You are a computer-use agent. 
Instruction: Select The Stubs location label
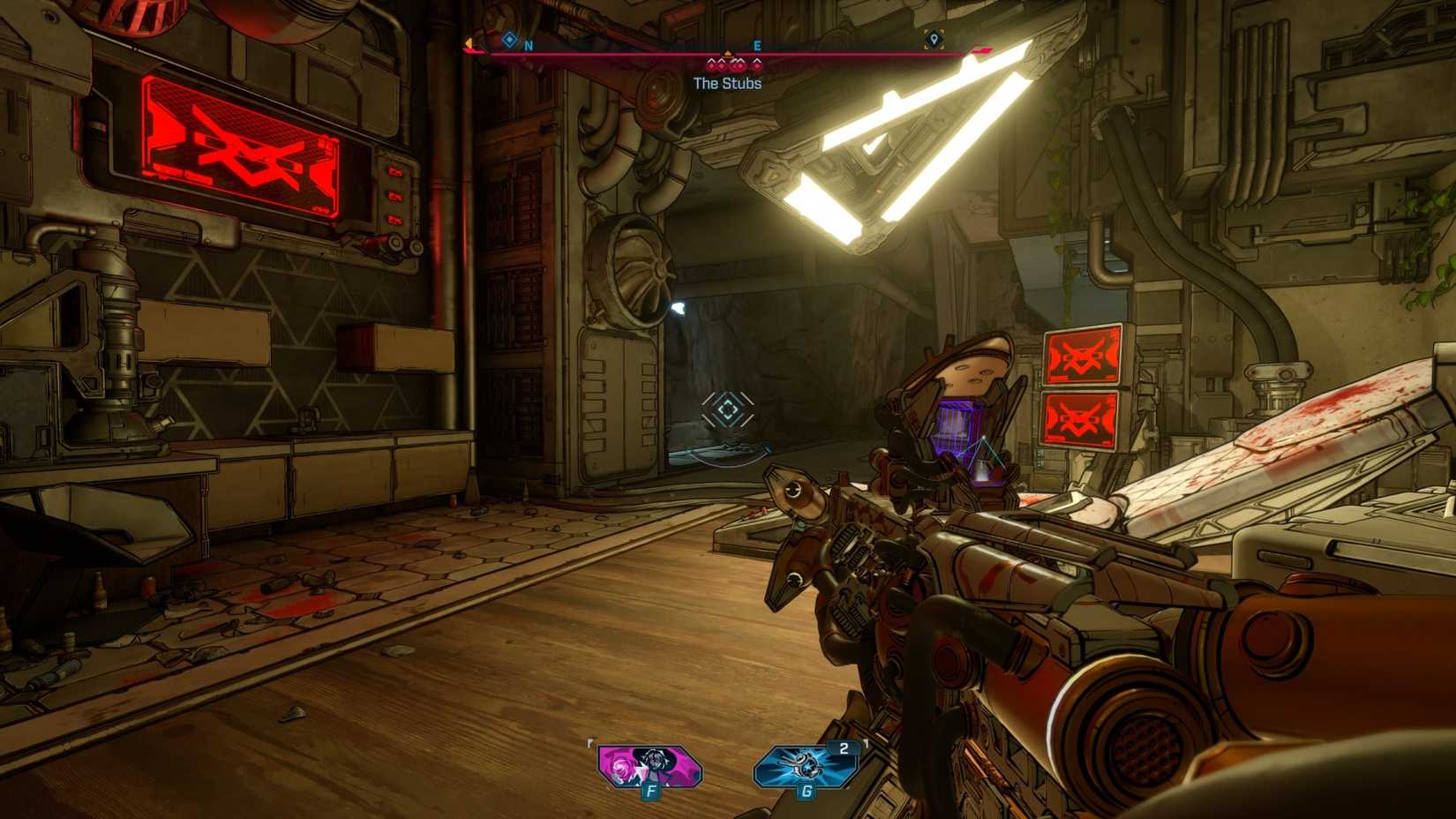pos(727,82)
